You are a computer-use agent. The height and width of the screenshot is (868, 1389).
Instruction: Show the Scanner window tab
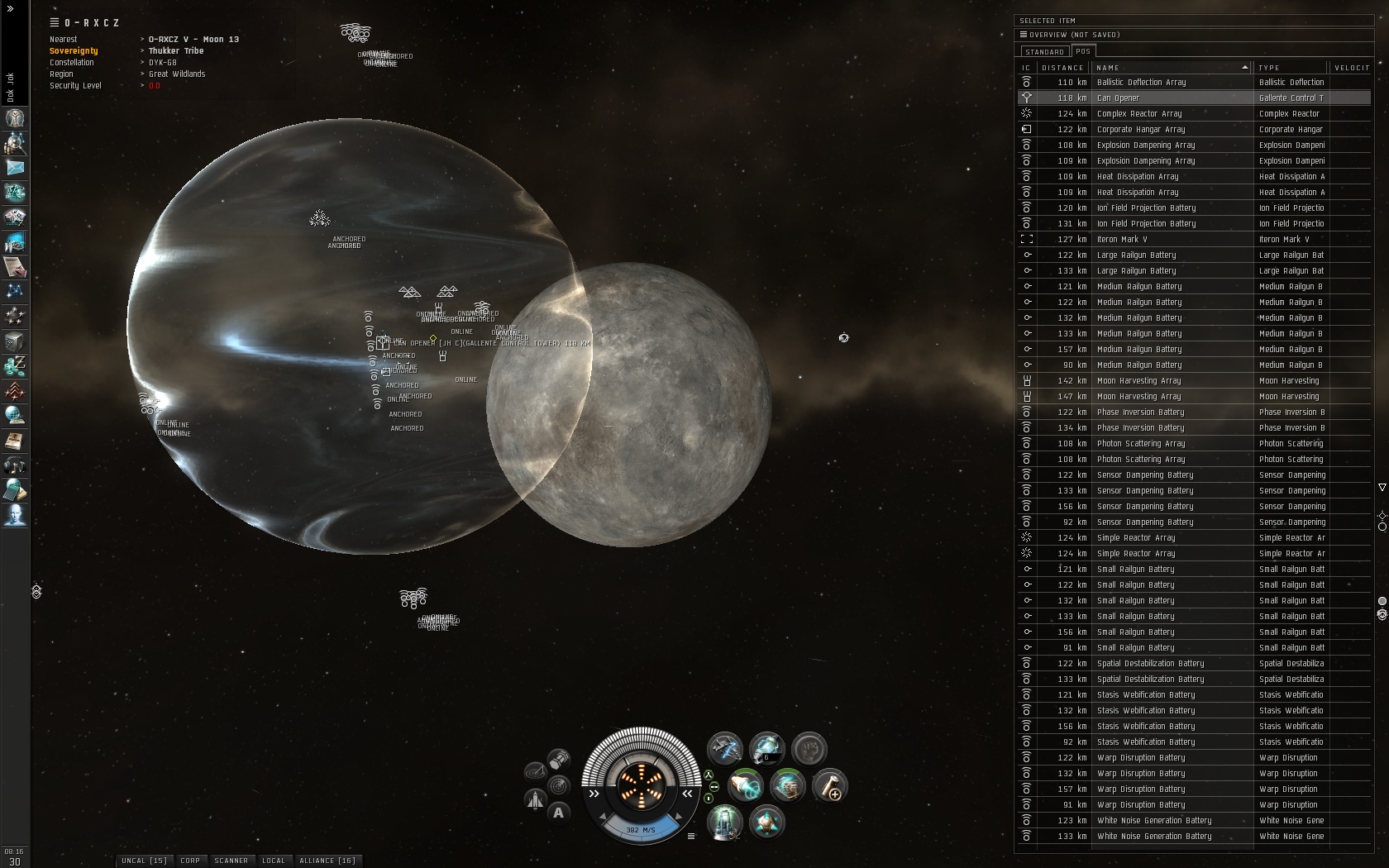(x=231, y=861)
